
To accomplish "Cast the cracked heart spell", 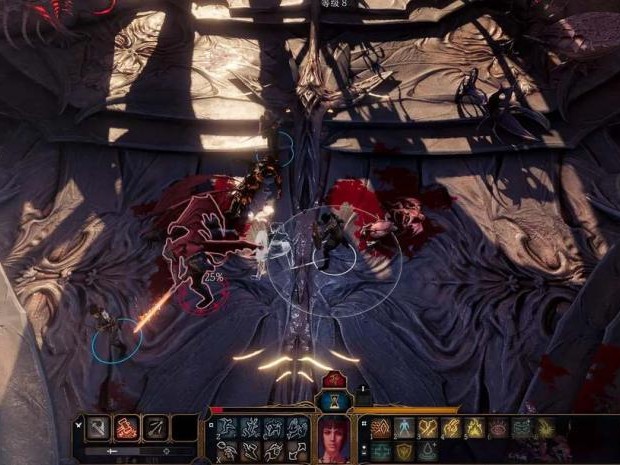I will [428, 428].
